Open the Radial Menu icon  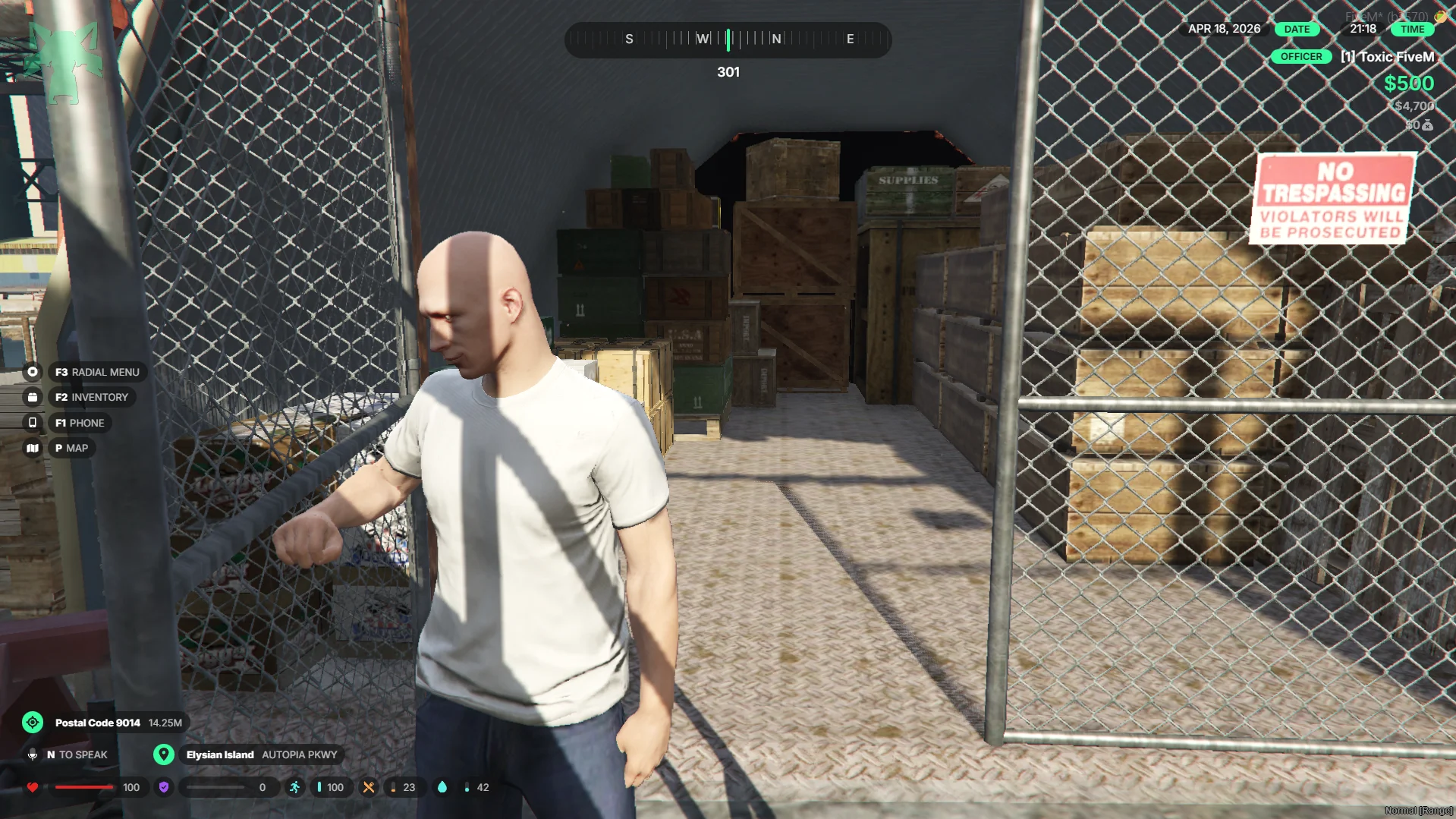(x=33, y=372)
